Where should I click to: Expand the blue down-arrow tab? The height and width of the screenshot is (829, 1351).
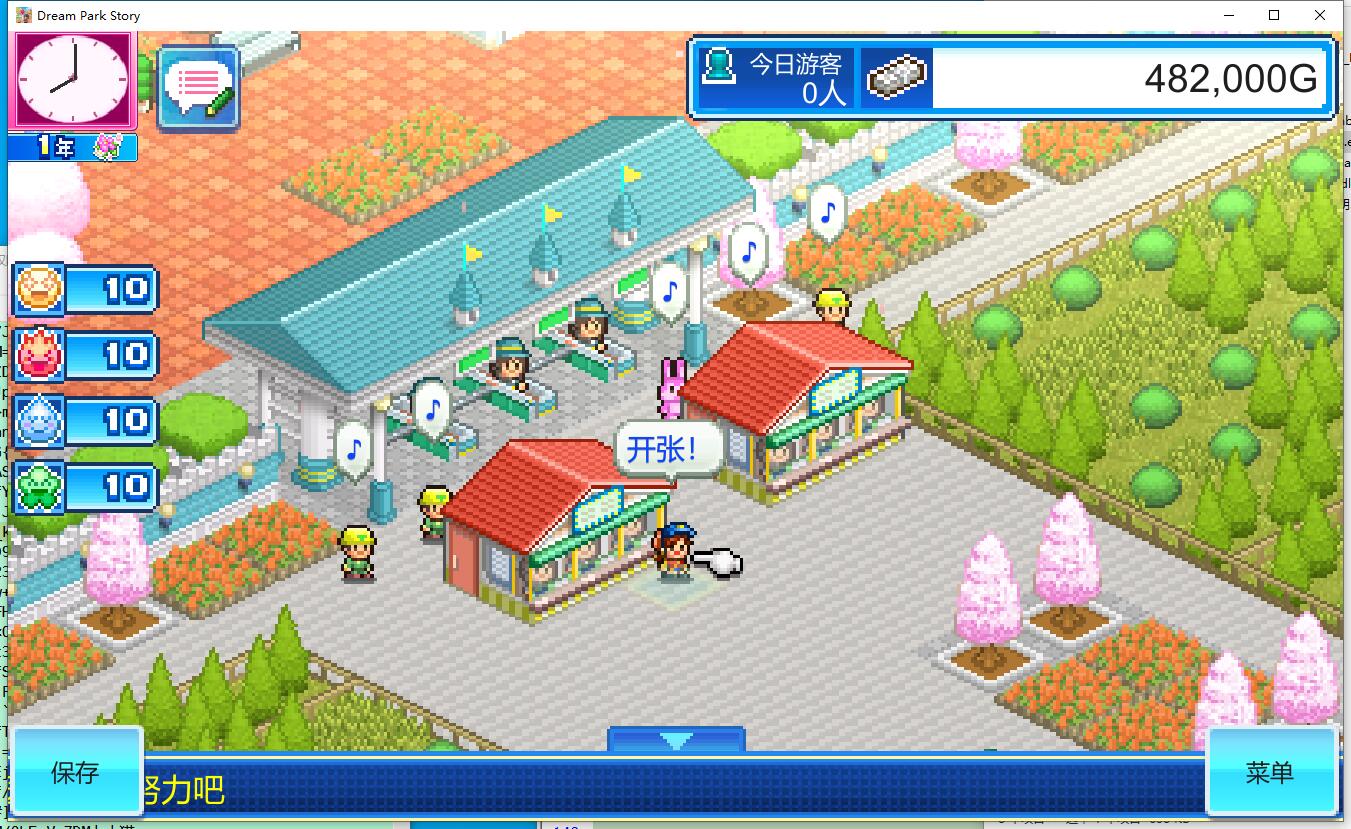(x=676, y=740)
